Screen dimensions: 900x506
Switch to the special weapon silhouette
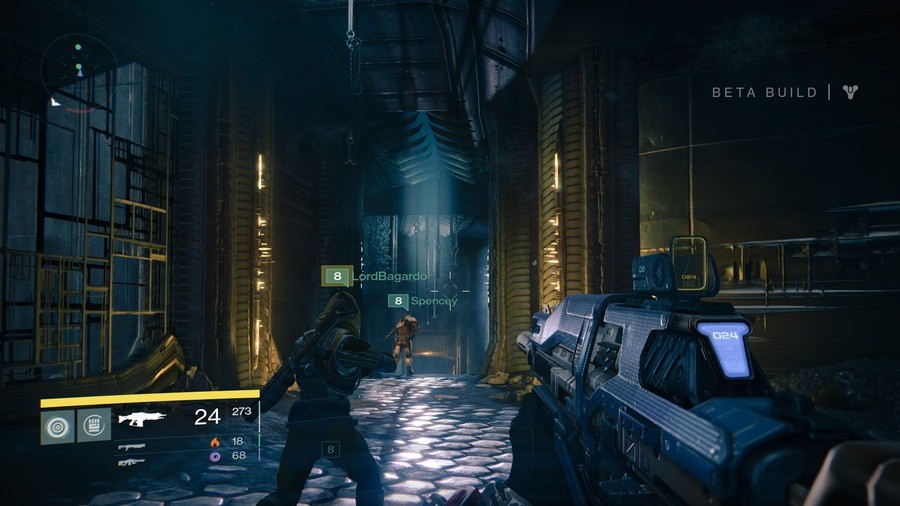point(131,446)
